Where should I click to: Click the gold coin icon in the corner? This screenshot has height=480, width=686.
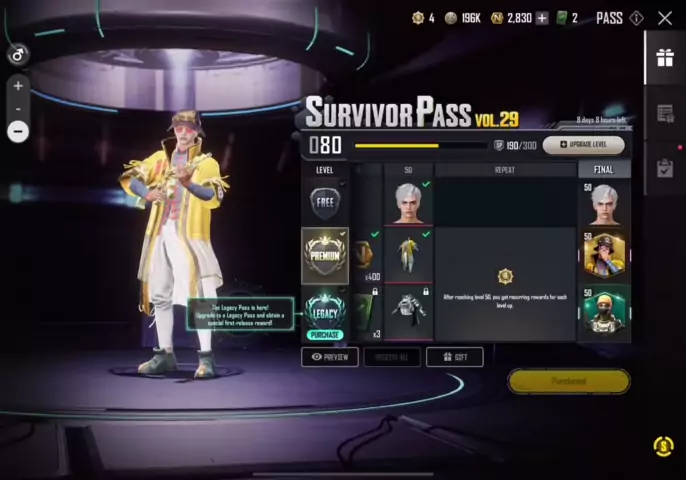tap(663, 446)
